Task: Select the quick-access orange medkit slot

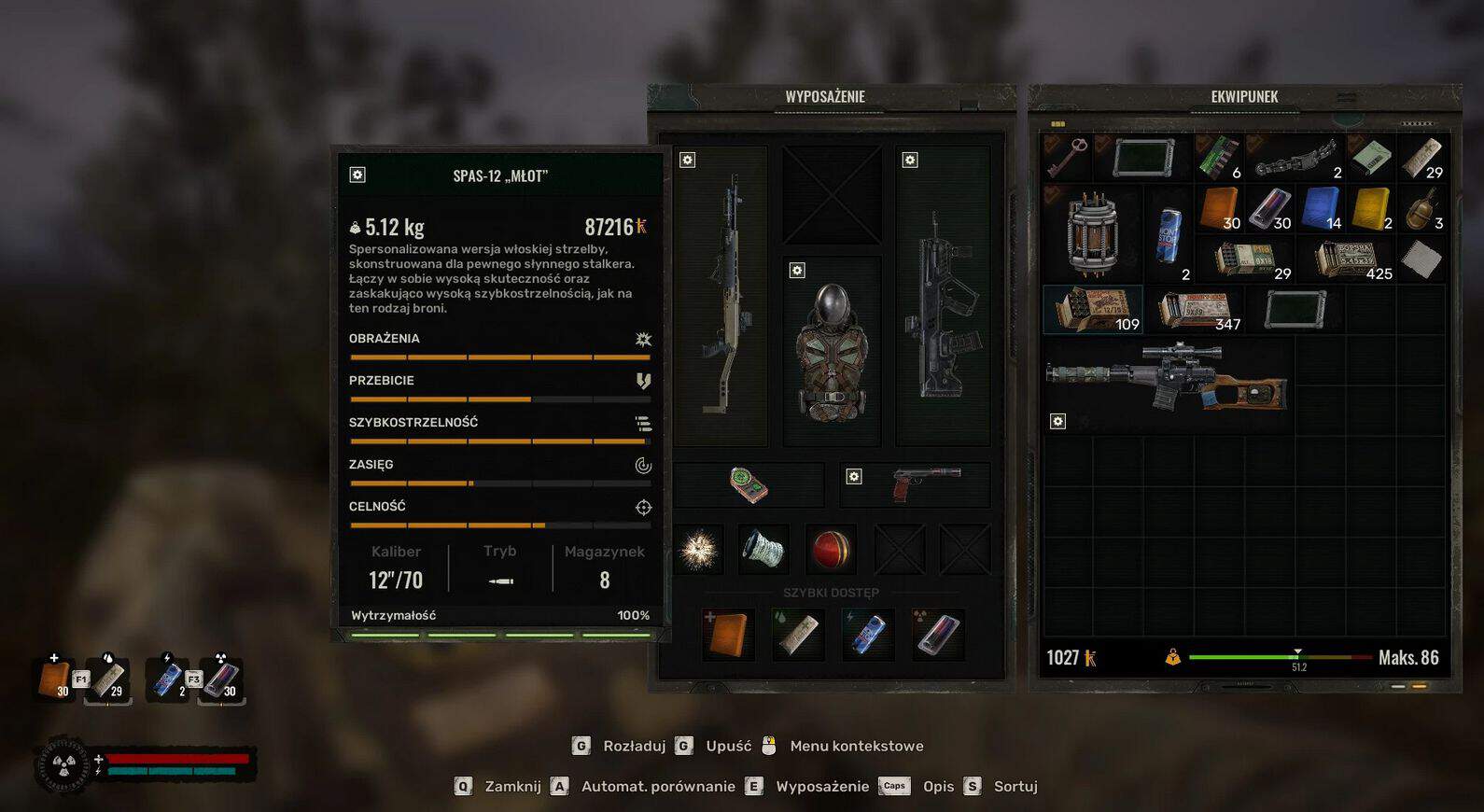Action: (728, 635)
